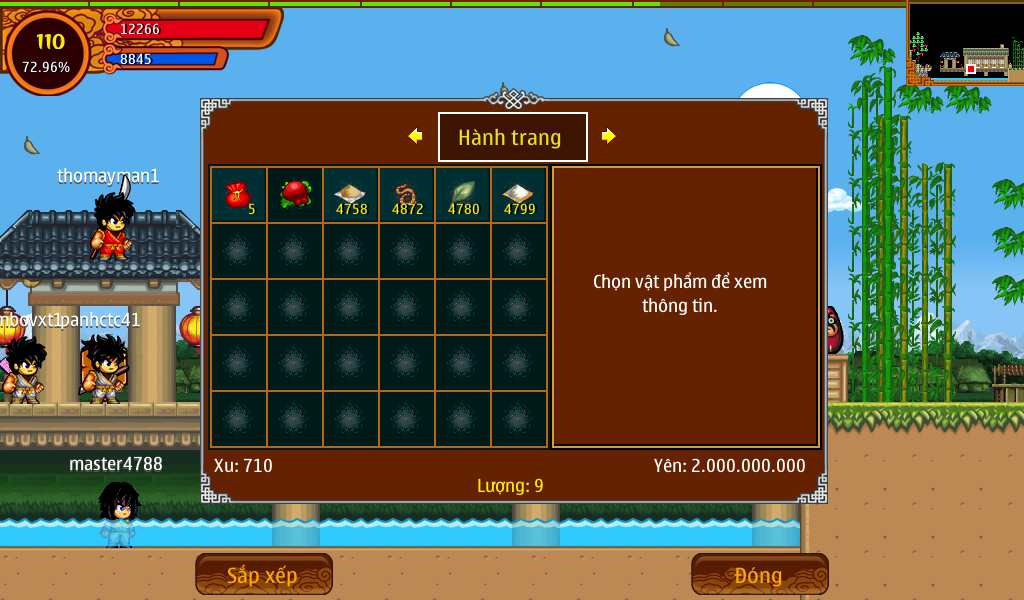The width and height of the screenshot is (1024, 600).
Task: Open the minimap
Action: 964,42
